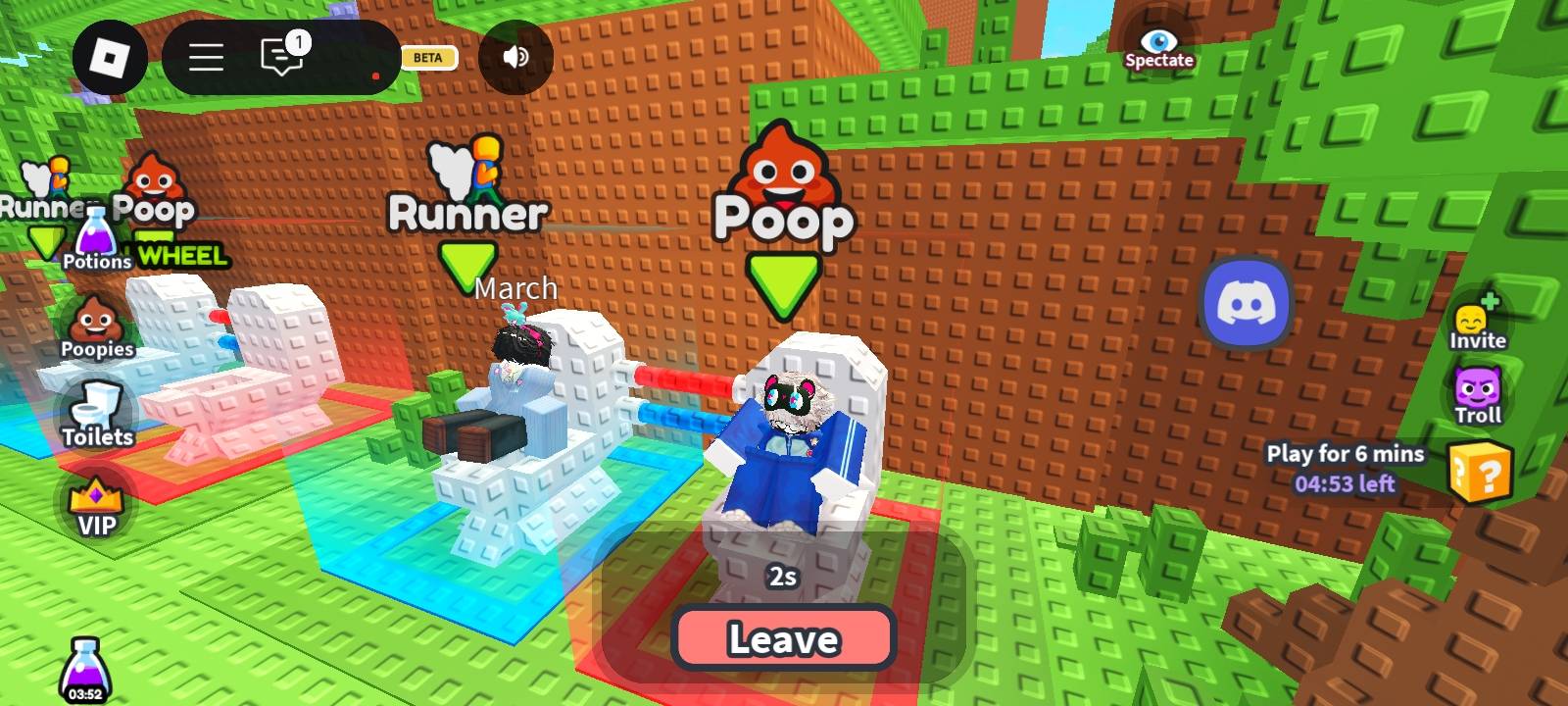Open the Toilets menu
This screenshot has width=1568, height=706.
(x=97, y=416)
